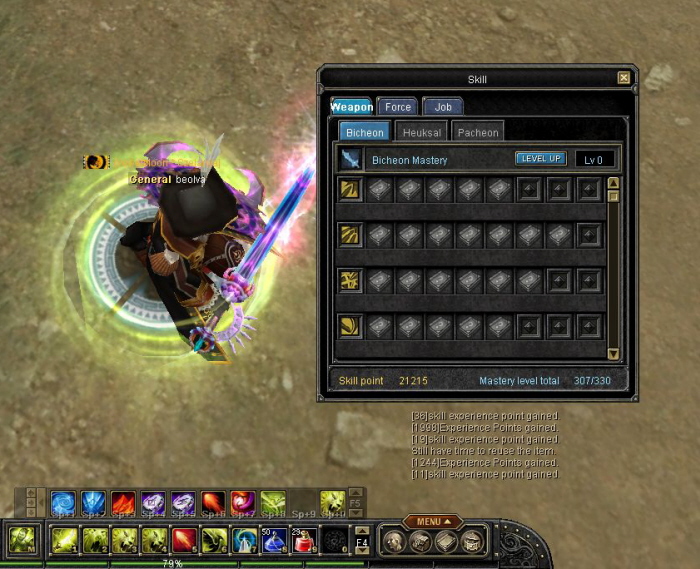Show the Heuksal skill tree
The image size is (700, 569).
click(x=422, y=132)
